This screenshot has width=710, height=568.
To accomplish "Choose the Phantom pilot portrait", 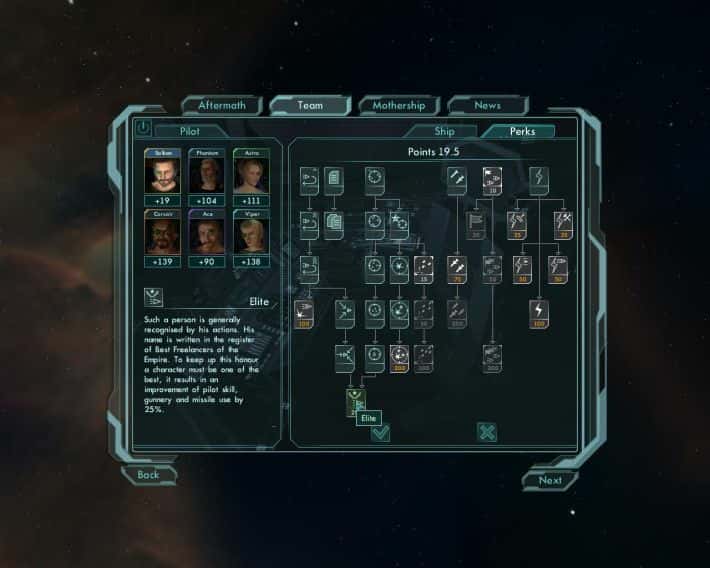I will click(206, 175).
